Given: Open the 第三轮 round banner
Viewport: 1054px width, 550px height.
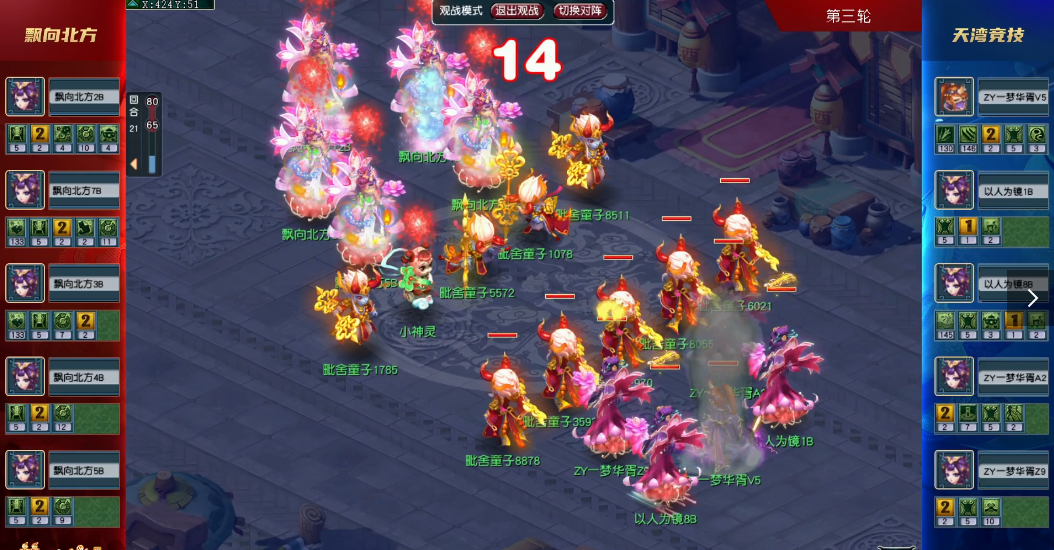Looking at the screenshot, I should [848, 16].
